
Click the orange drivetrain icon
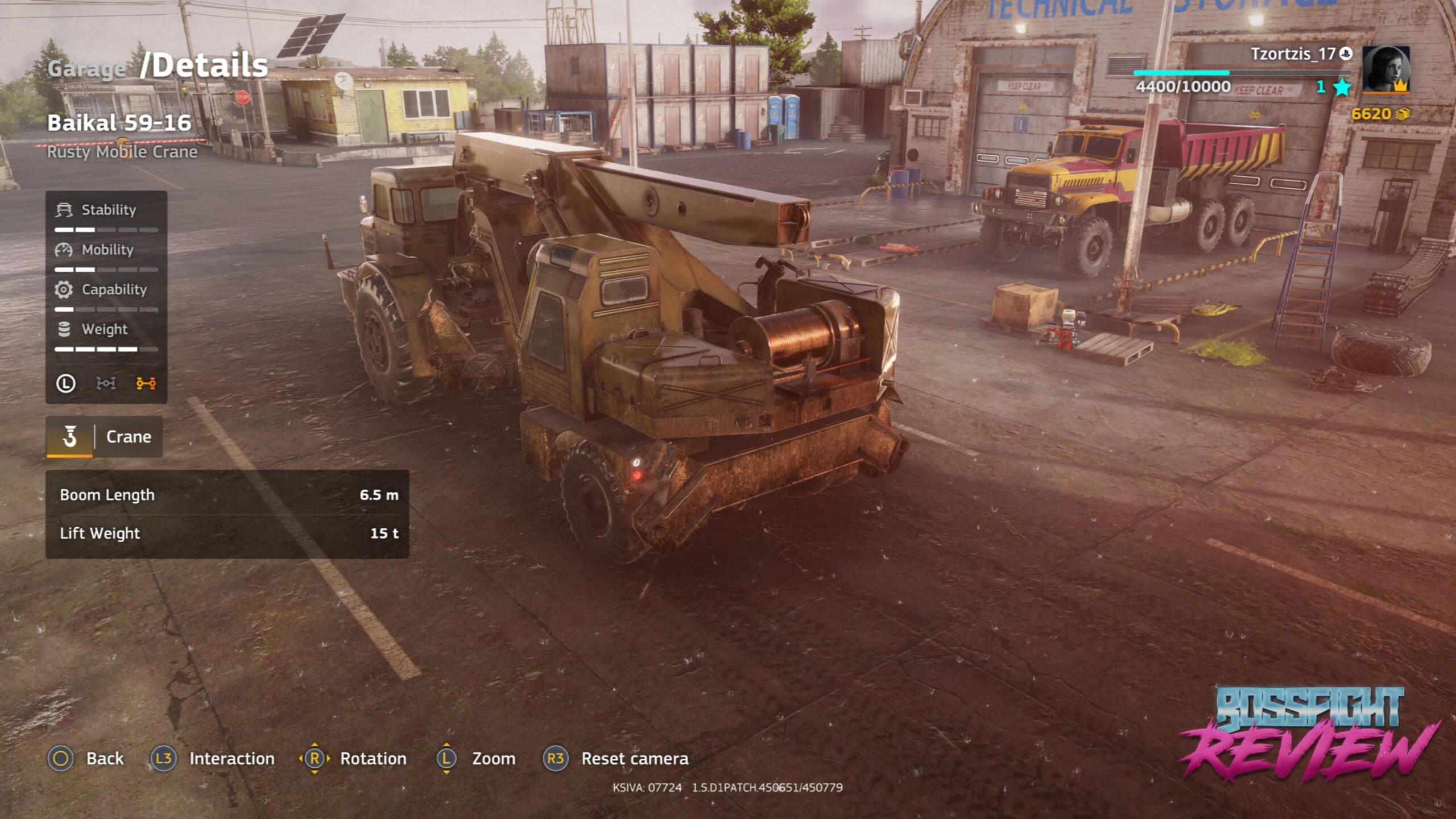click(x=146, y=384)
